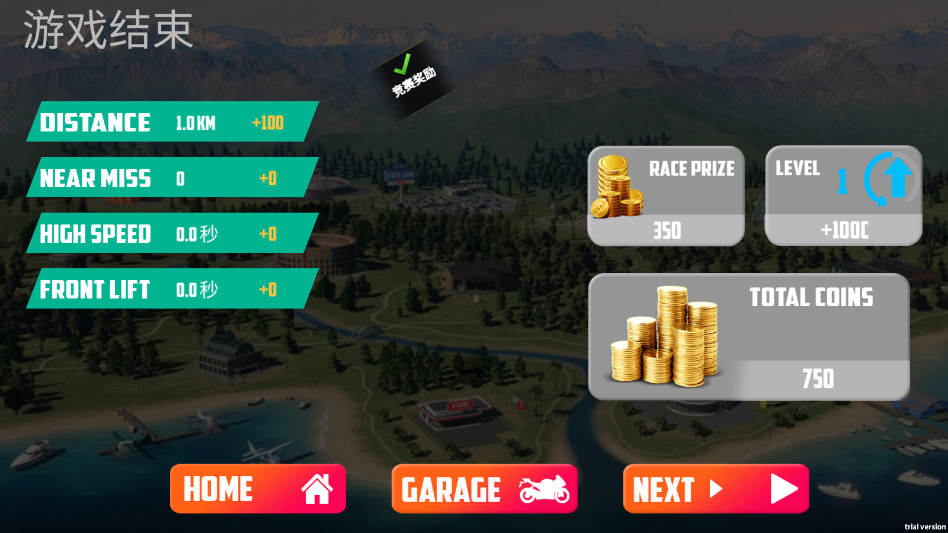Tap the checkmark race reward badge
The height and width of the screenshot is (533, 948).
[412, 79]
